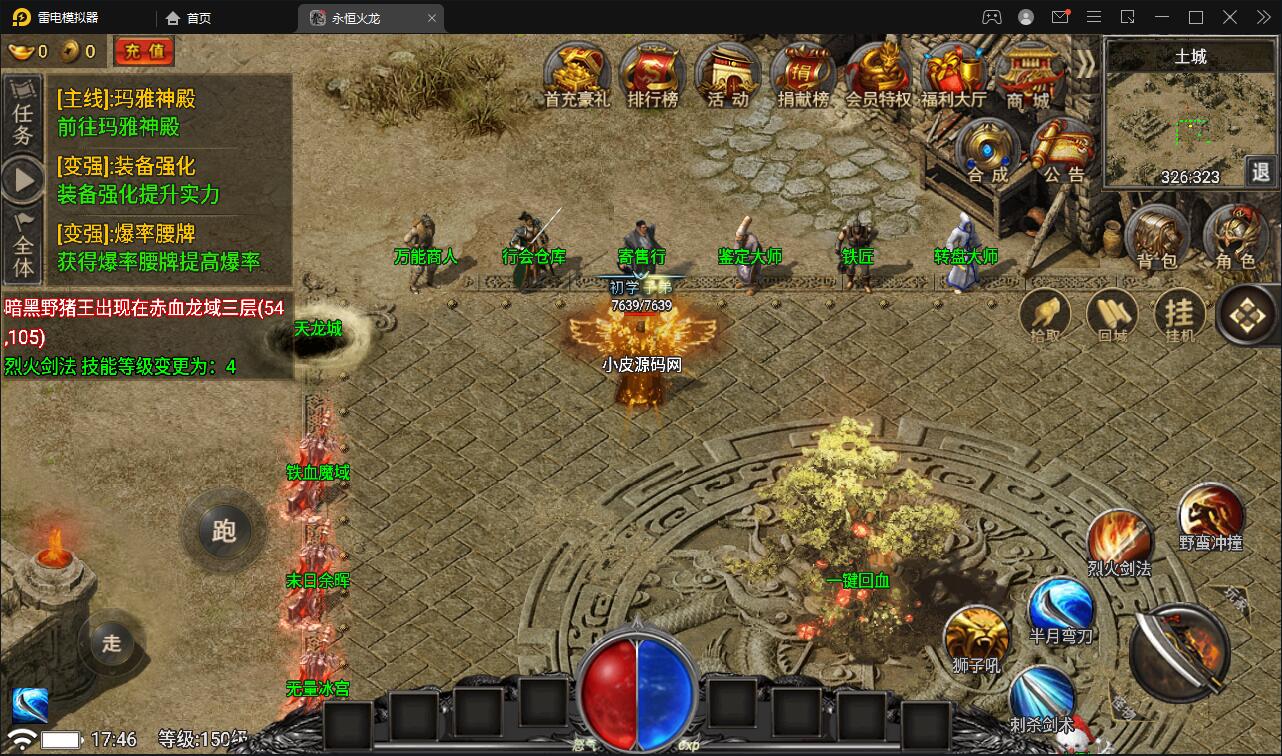This screenshot has width=1282, height=756.
Task: Switch to the 首页 home tab of emulator
Action: pyautogui.click(x=189, y=18)
